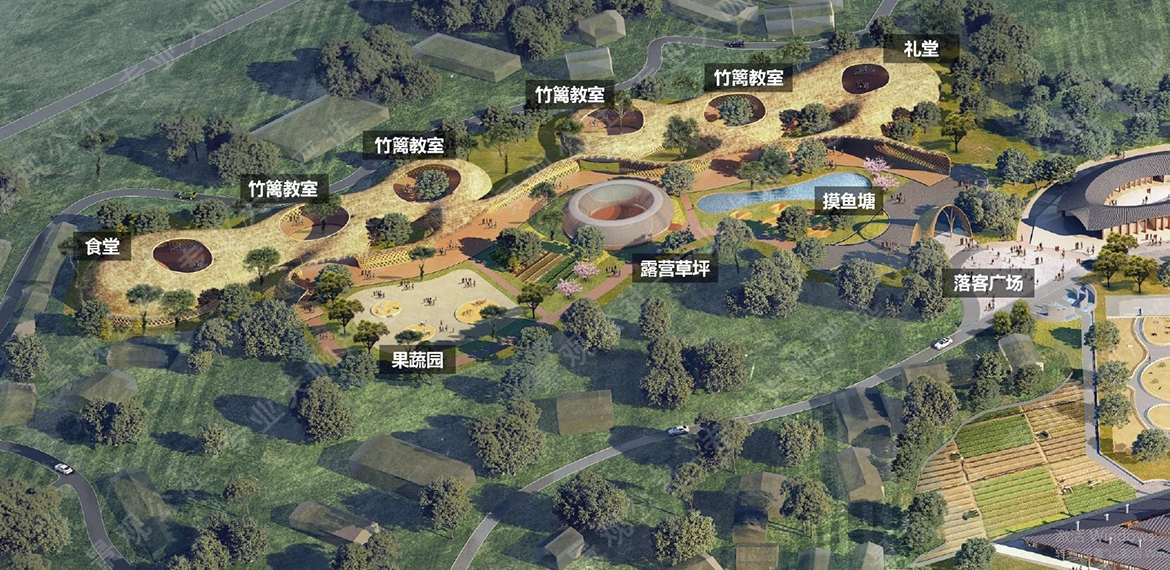Select the 落客广场 location label
This screenshot has width=1170, height=570.
pos(987,283)
